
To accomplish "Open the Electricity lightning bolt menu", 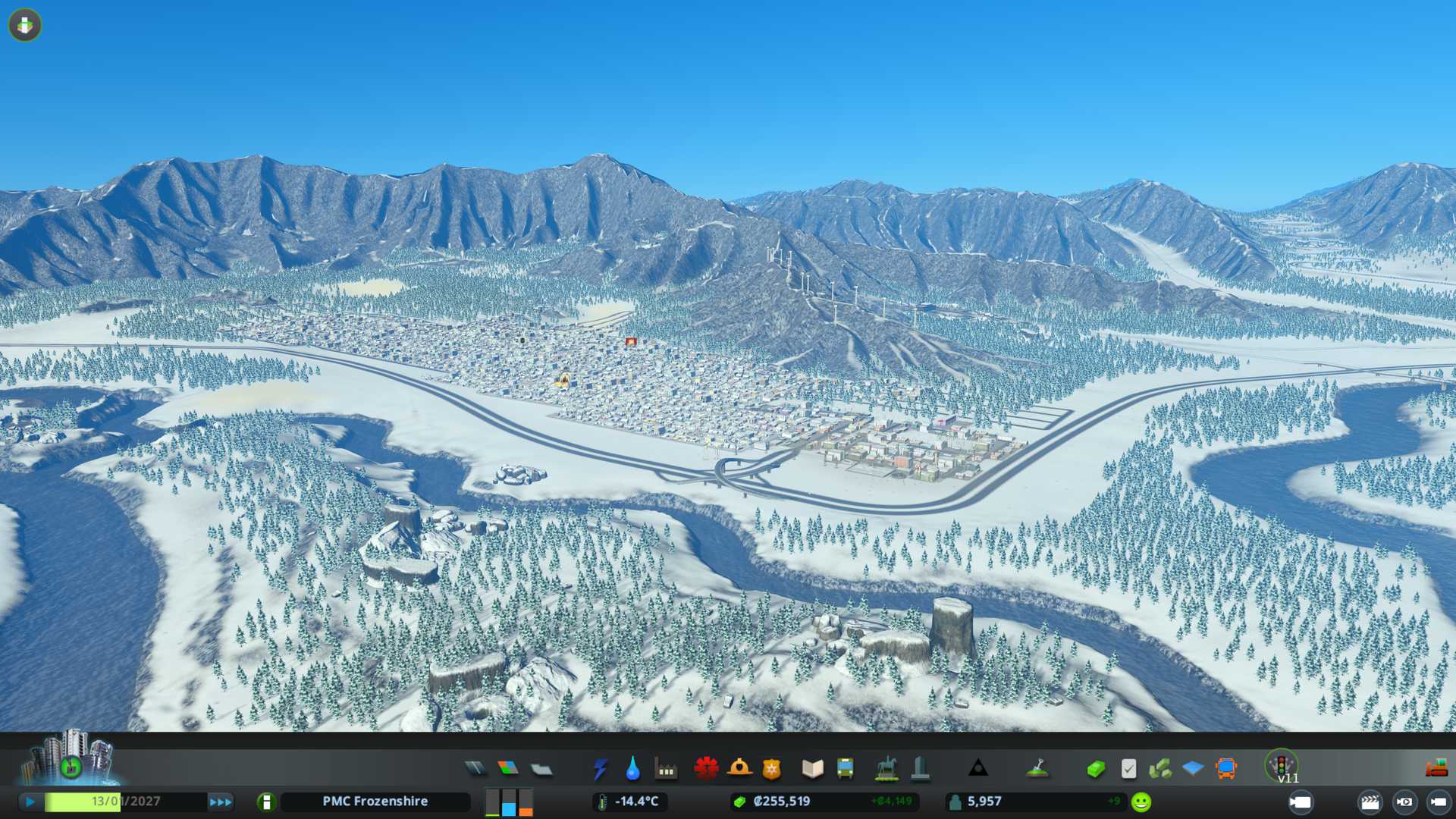I will (x=600, y=769).
